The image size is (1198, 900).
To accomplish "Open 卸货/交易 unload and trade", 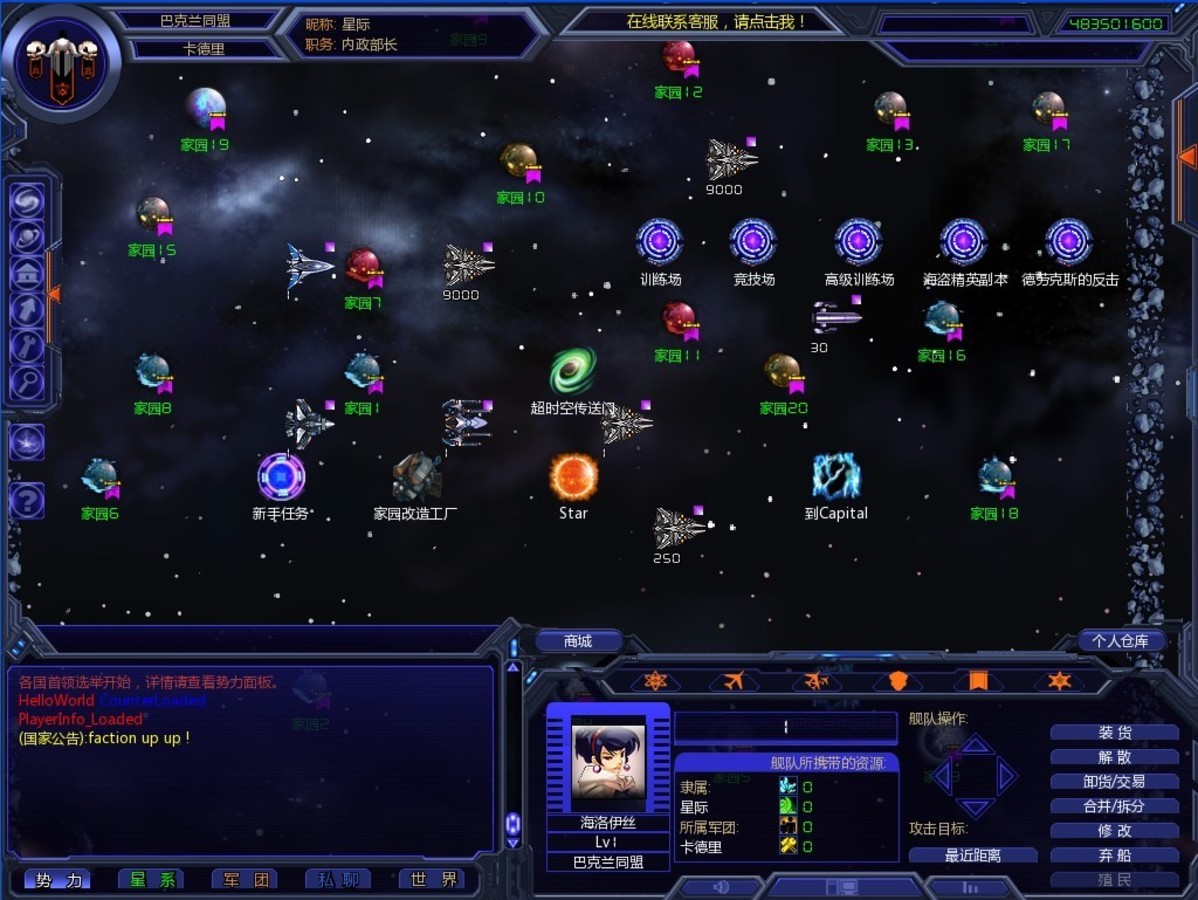I will [1114, 781].
